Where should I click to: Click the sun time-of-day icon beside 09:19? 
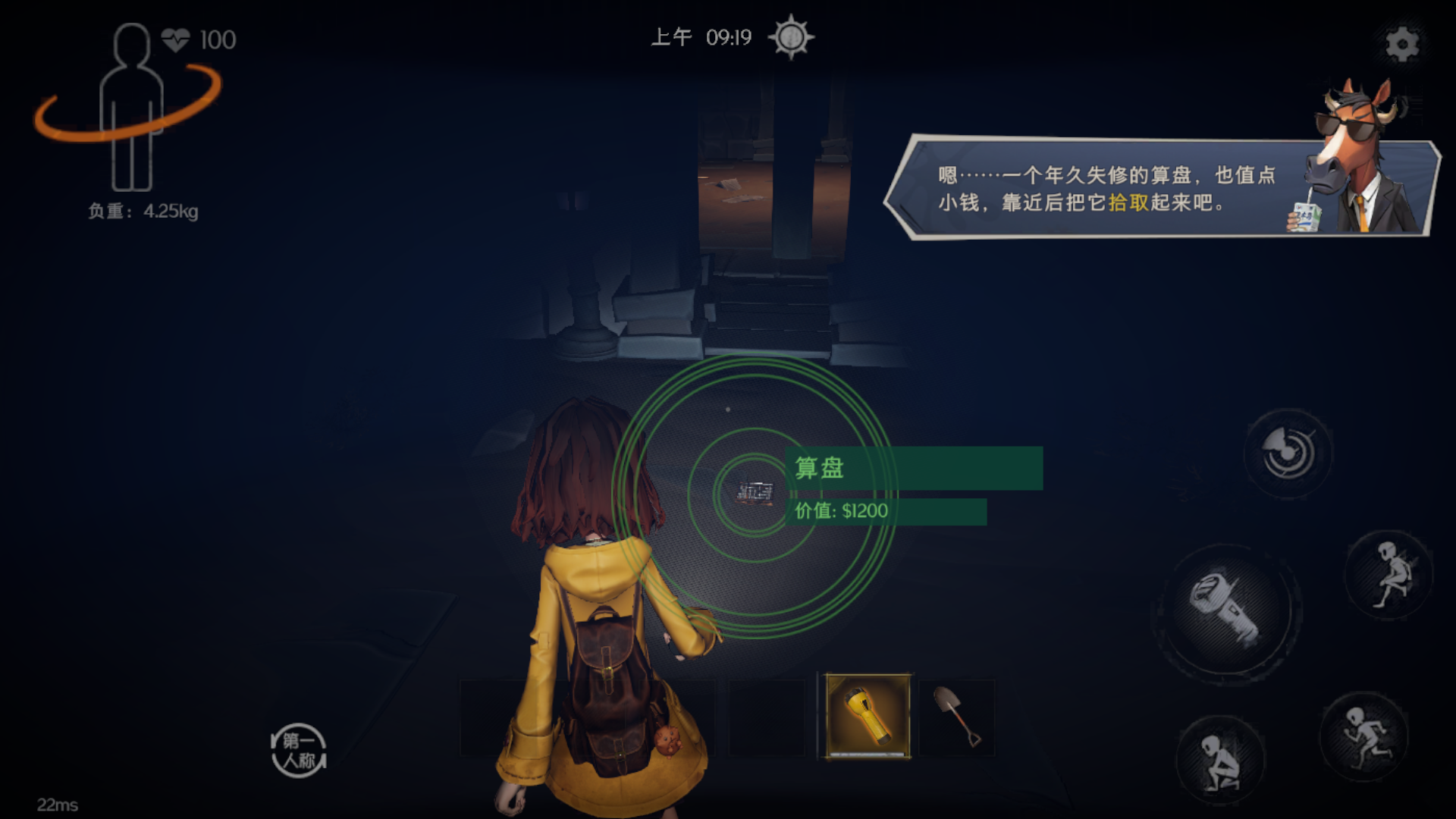[x=791, y=38]
